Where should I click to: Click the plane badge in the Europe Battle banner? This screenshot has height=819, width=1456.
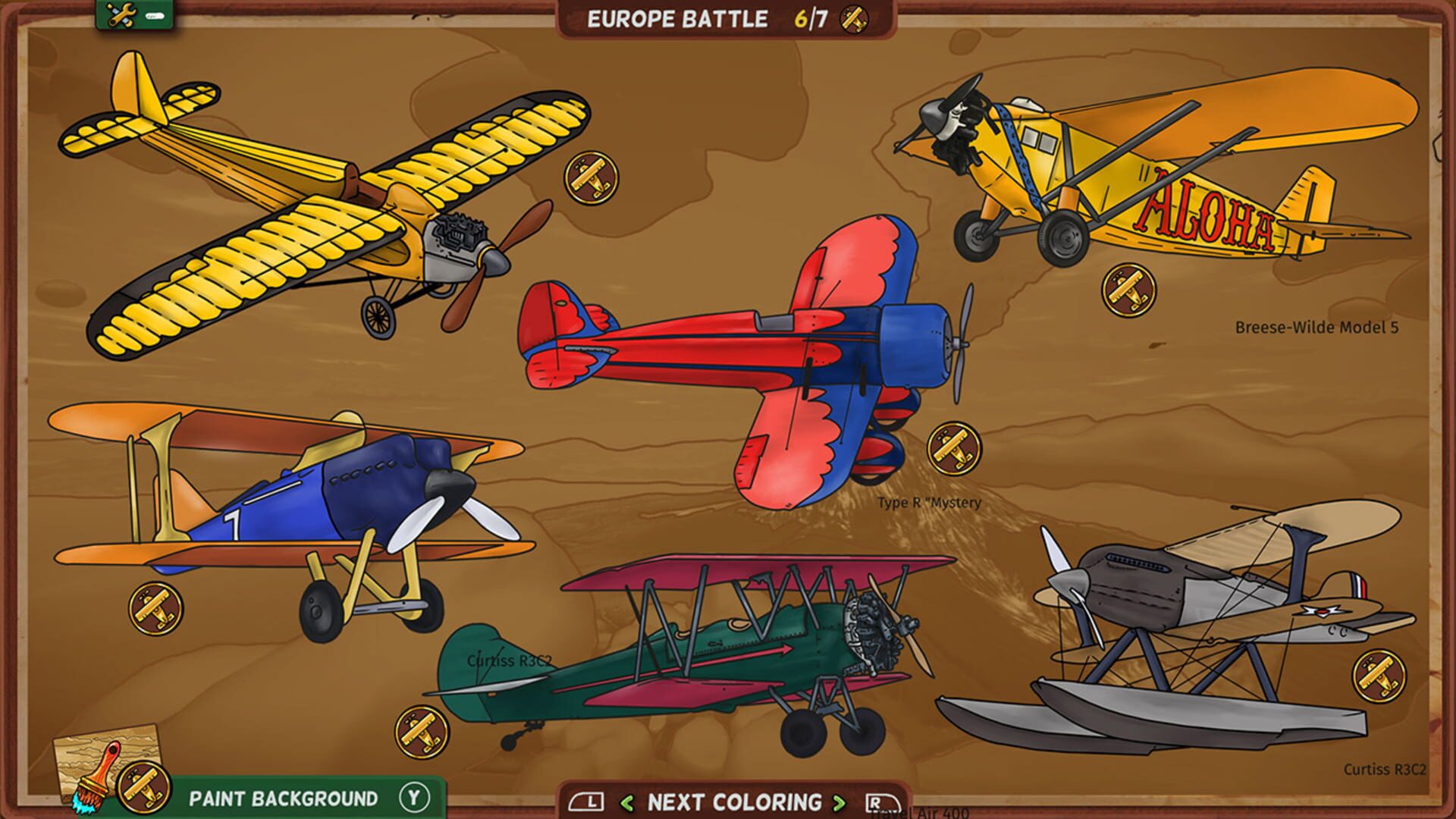tap(855, 20)
